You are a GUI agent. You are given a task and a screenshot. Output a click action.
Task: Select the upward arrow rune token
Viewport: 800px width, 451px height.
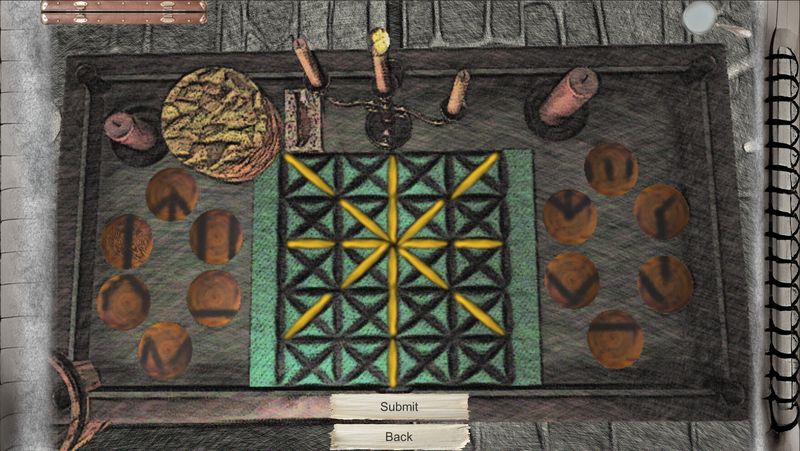172,195
